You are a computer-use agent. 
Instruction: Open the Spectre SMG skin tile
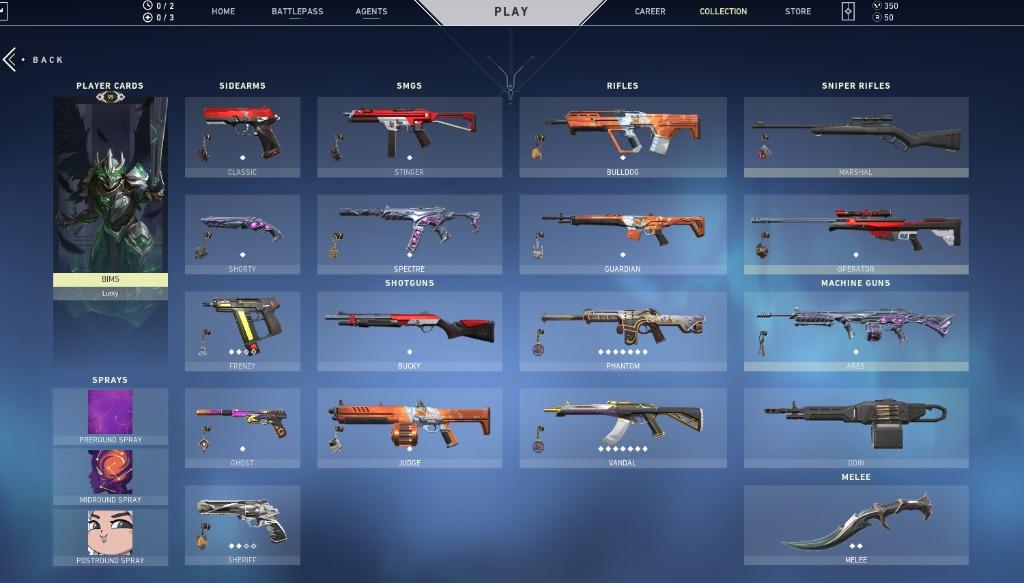409,233
